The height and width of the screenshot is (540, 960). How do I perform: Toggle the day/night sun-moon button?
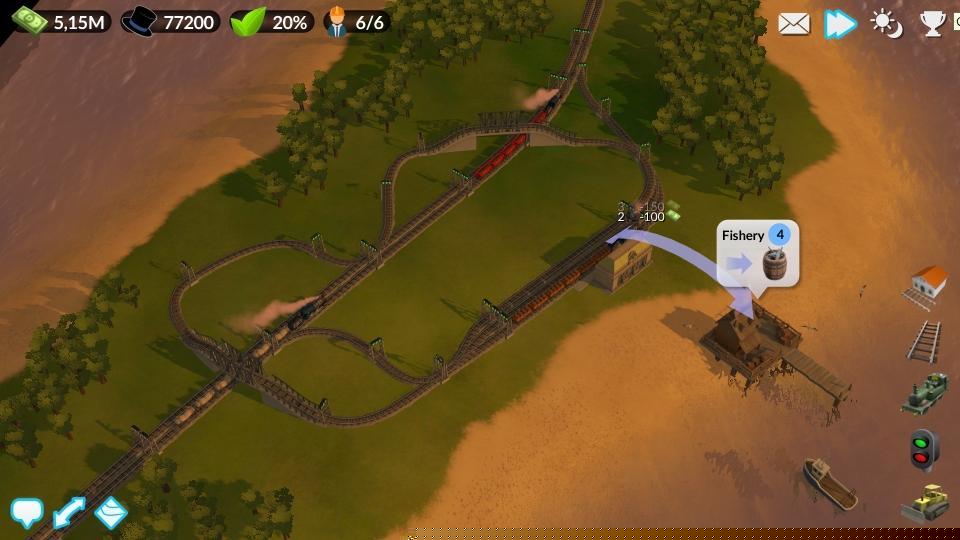(x=887, y=23)
